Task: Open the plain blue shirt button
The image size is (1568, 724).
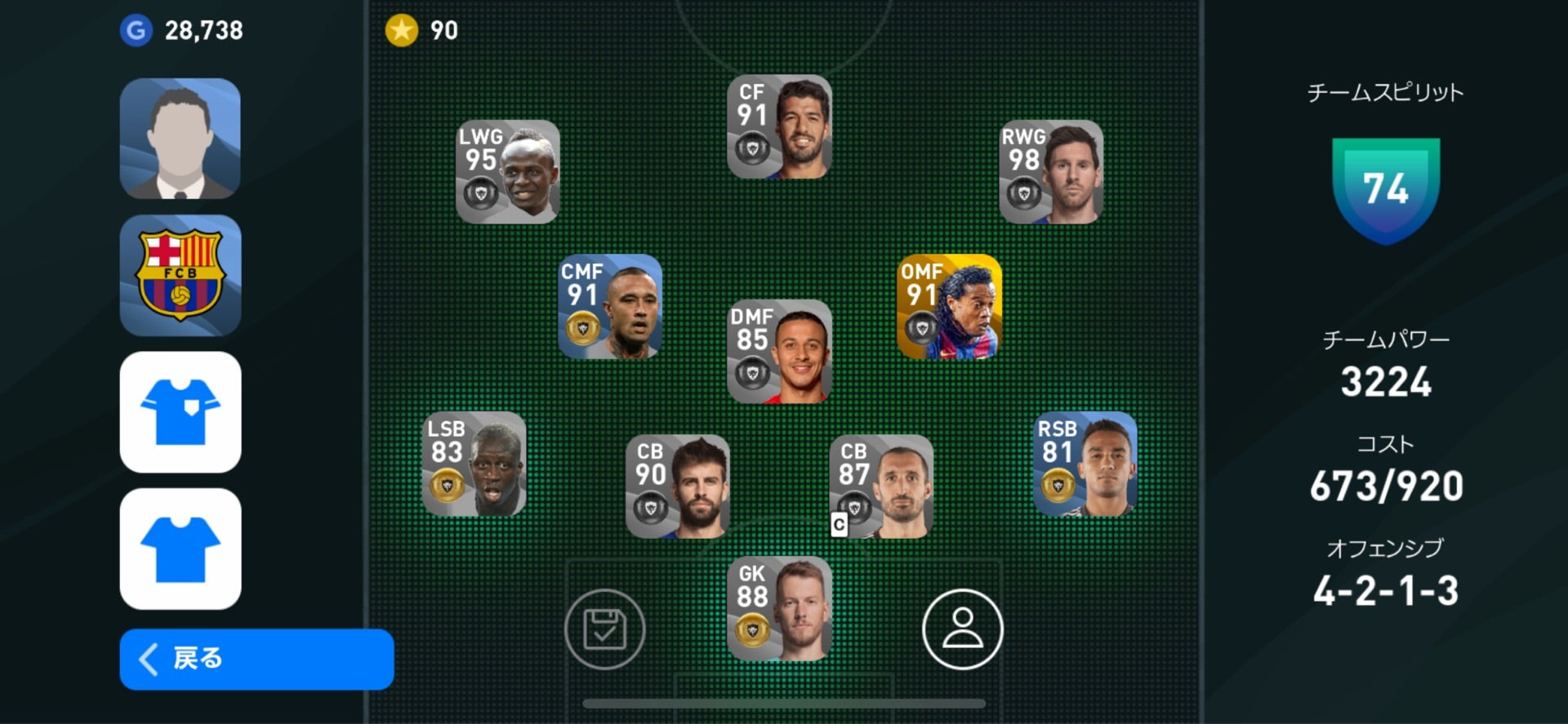Action: [x=180, y=549]
